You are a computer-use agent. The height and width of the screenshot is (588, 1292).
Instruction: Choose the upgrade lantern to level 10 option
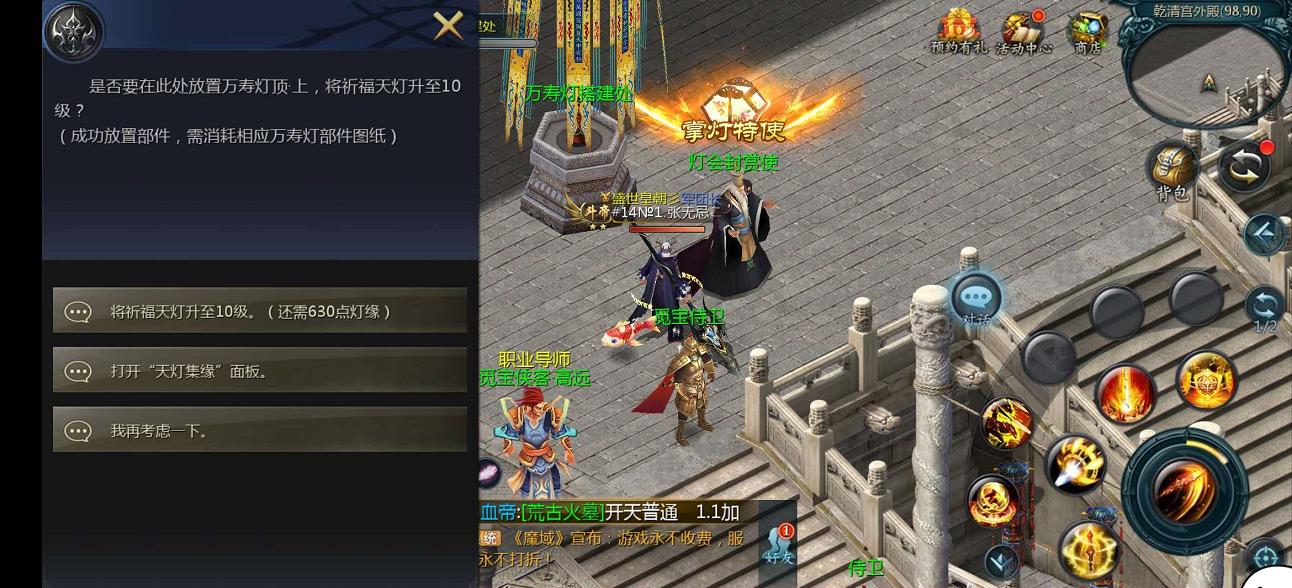[260, 311]
